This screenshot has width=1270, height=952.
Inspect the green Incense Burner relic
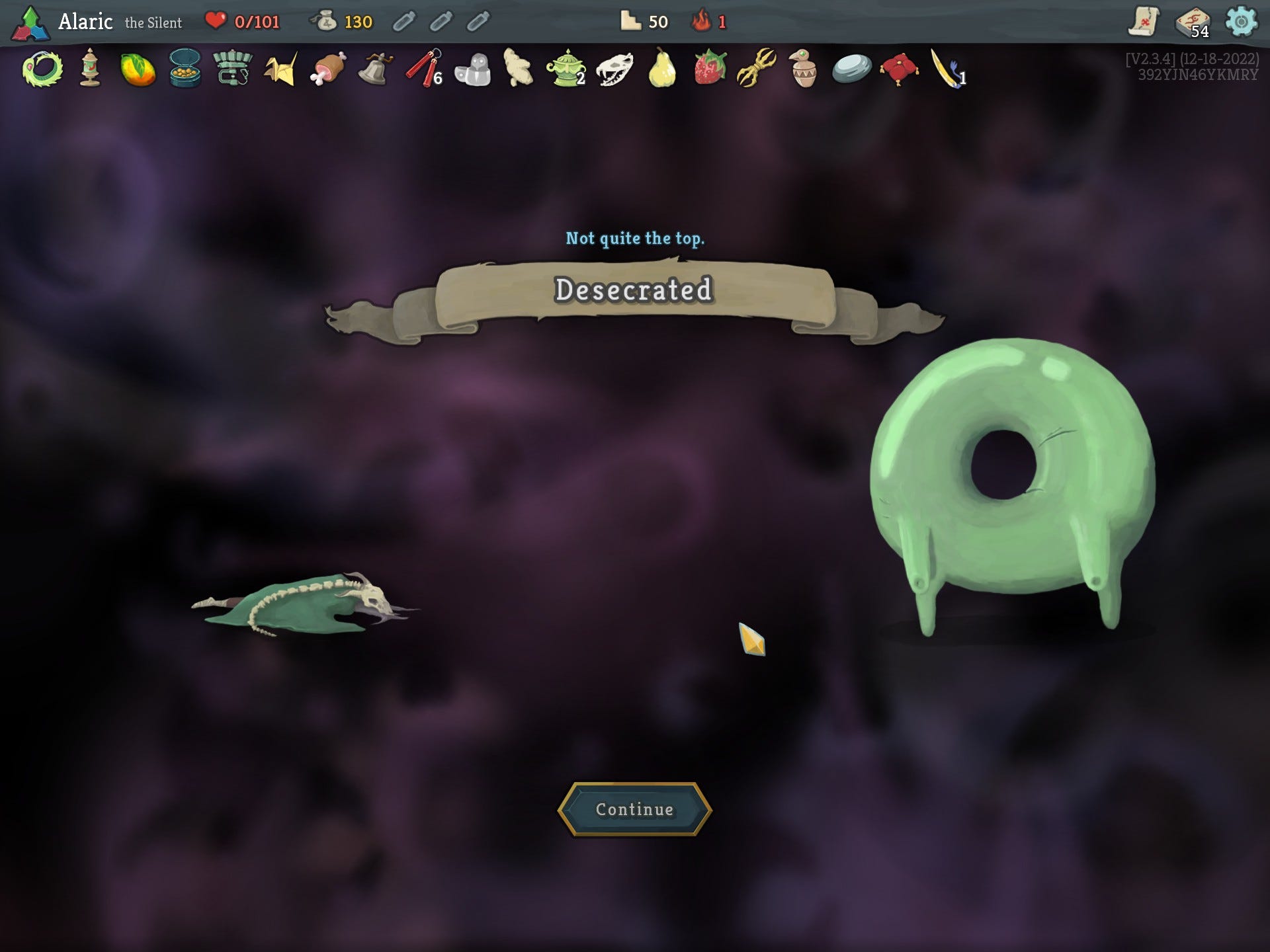point(566,69)
